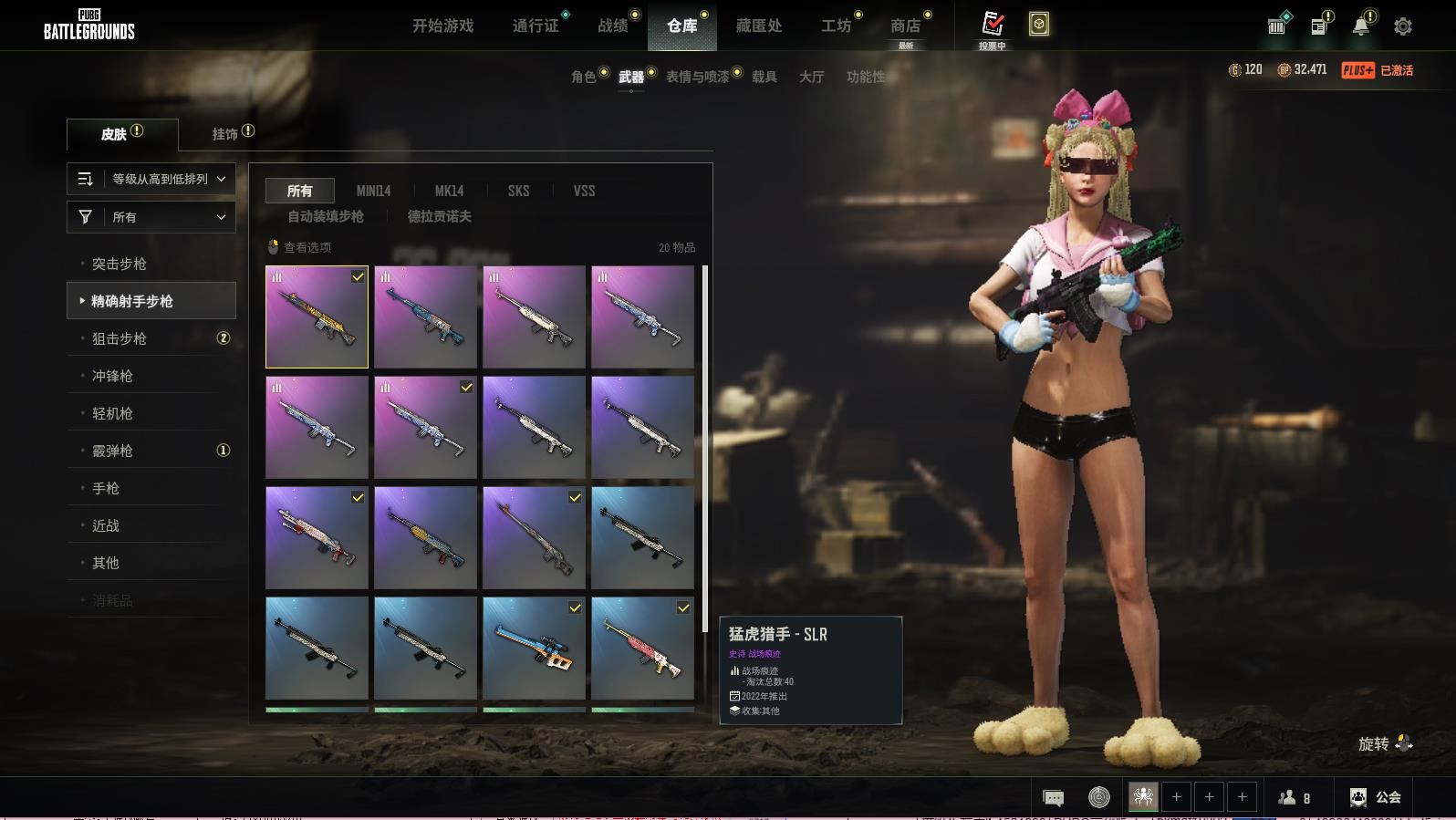
Task: Select the yellow tiger-striped SLR skin
Action: pyautogui.click(x=317, y=317)
